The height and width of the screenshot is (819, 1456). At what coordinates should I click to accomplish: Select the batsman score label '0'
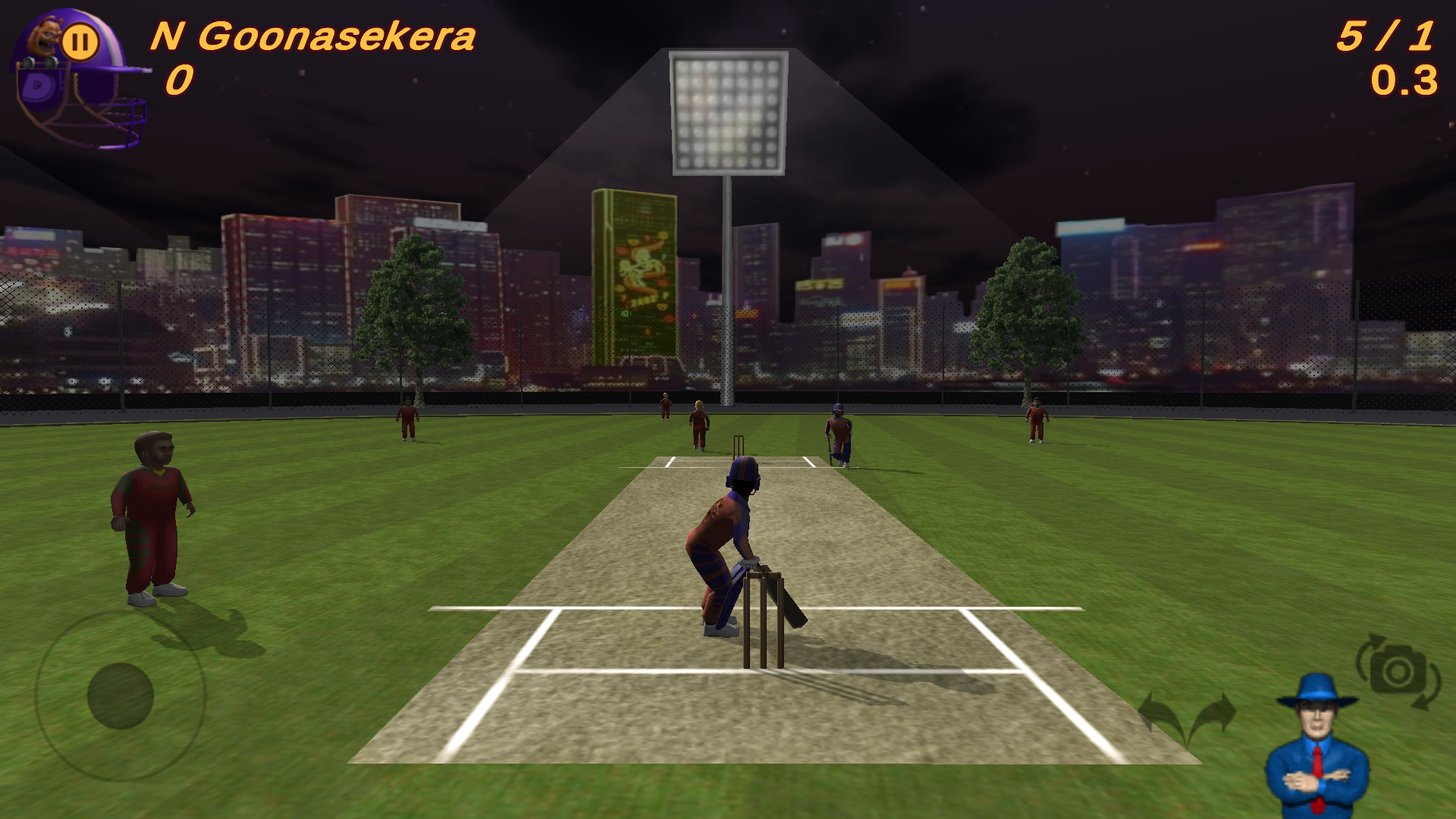point(178,78)
